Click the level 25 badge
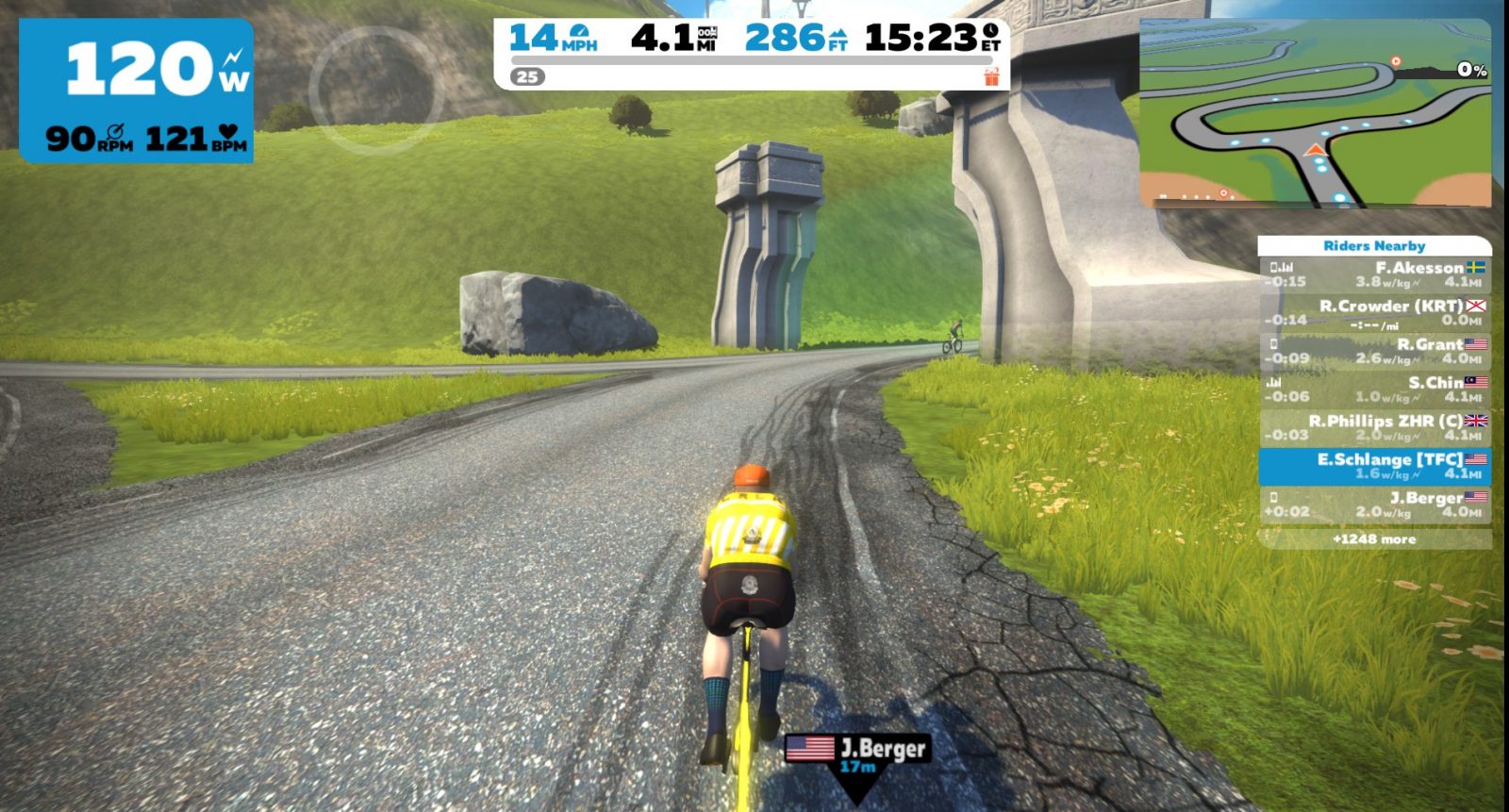The width and height of the screenshot is (1509, 812). pos(528,76)
